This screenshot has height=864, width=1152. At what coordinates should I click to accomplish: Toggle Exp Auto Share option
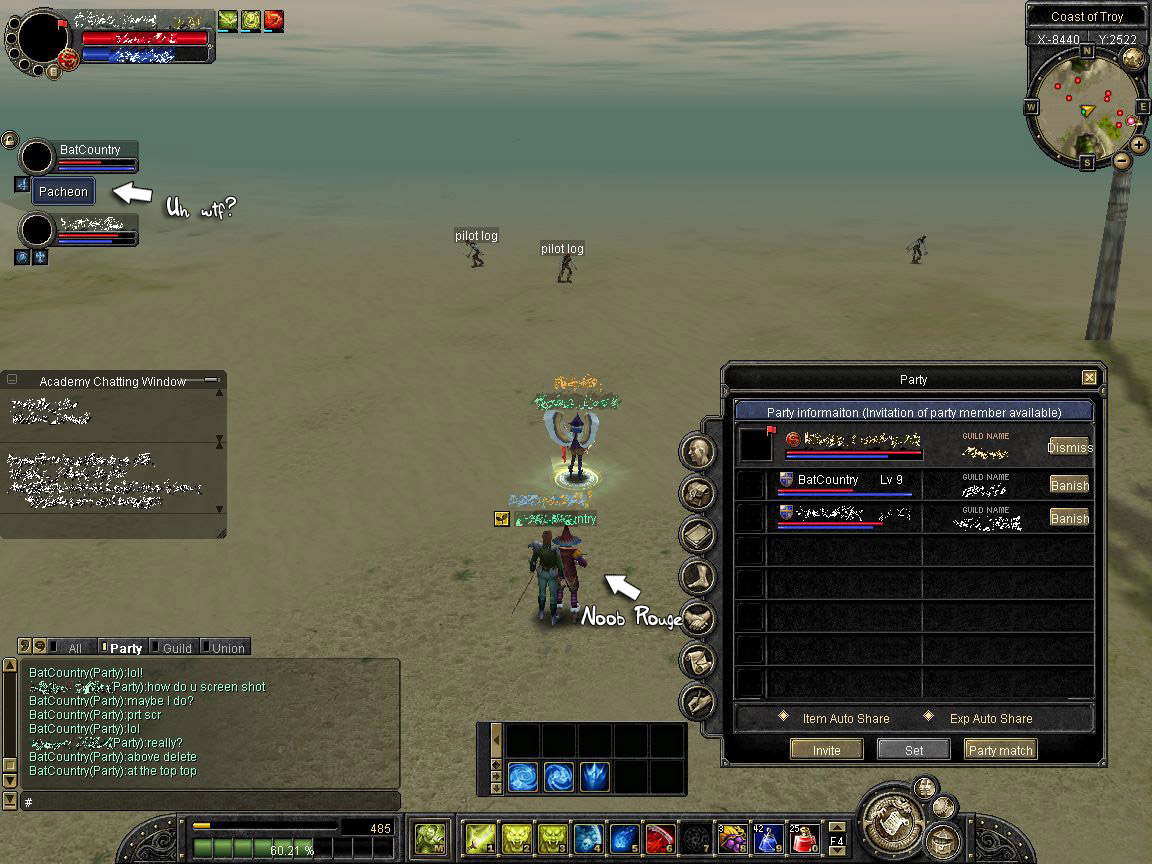[x=928, y=717]
